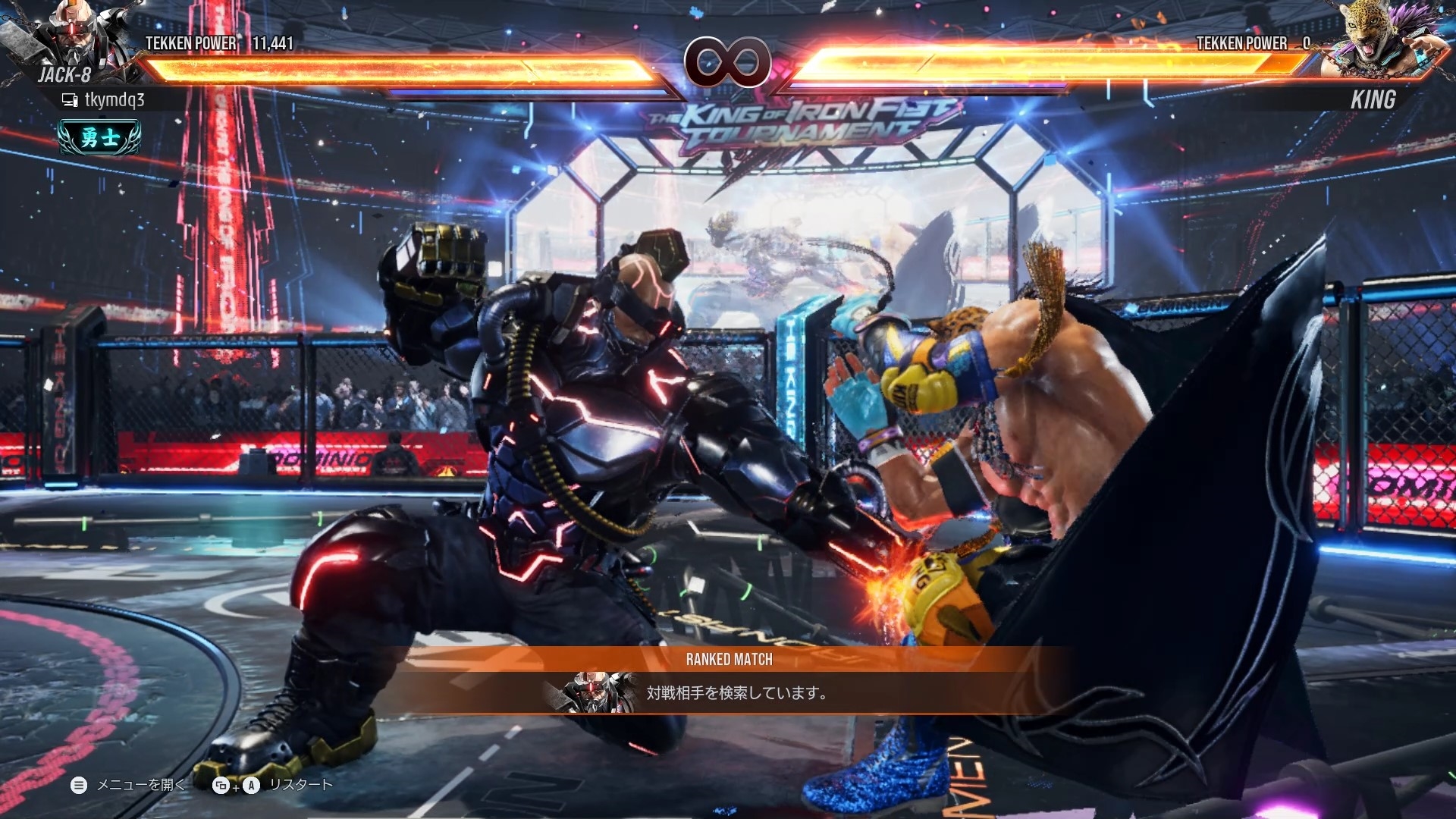Click the Jack-8 character portrait
The height and width of the screenshot is (819, 1456).
(76, 38)
